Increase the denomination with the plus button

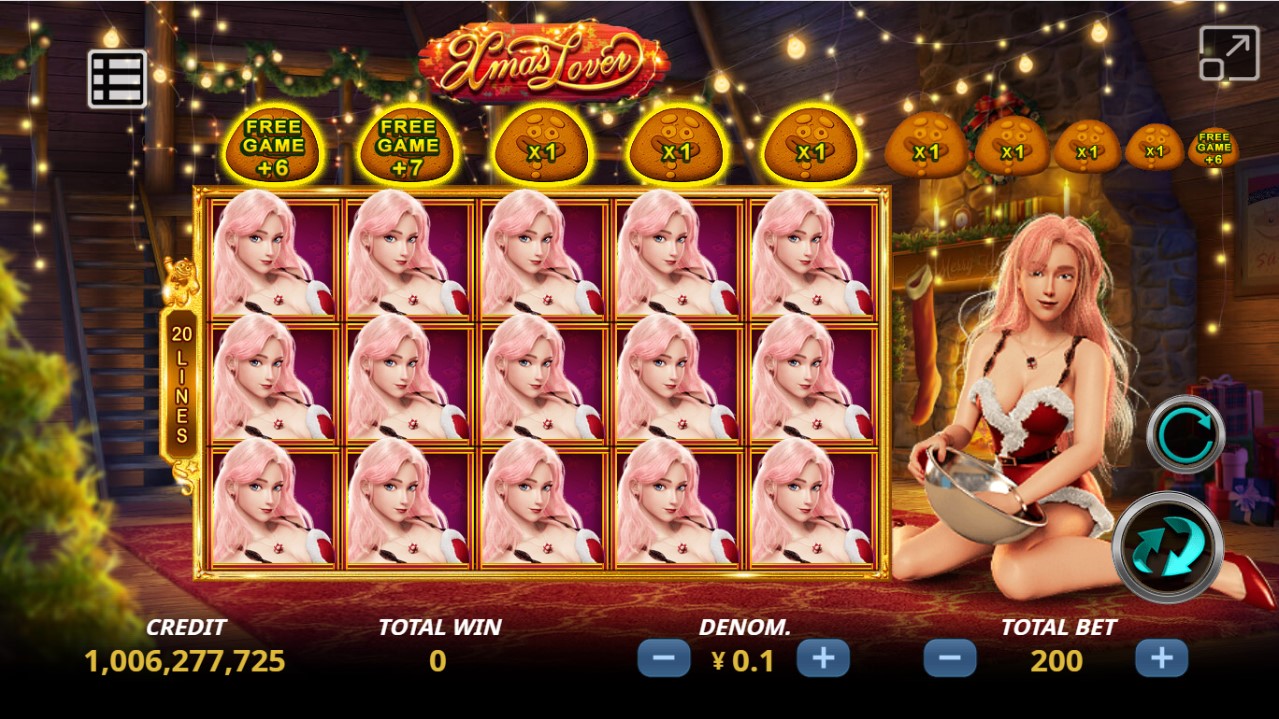pos(823,659)
